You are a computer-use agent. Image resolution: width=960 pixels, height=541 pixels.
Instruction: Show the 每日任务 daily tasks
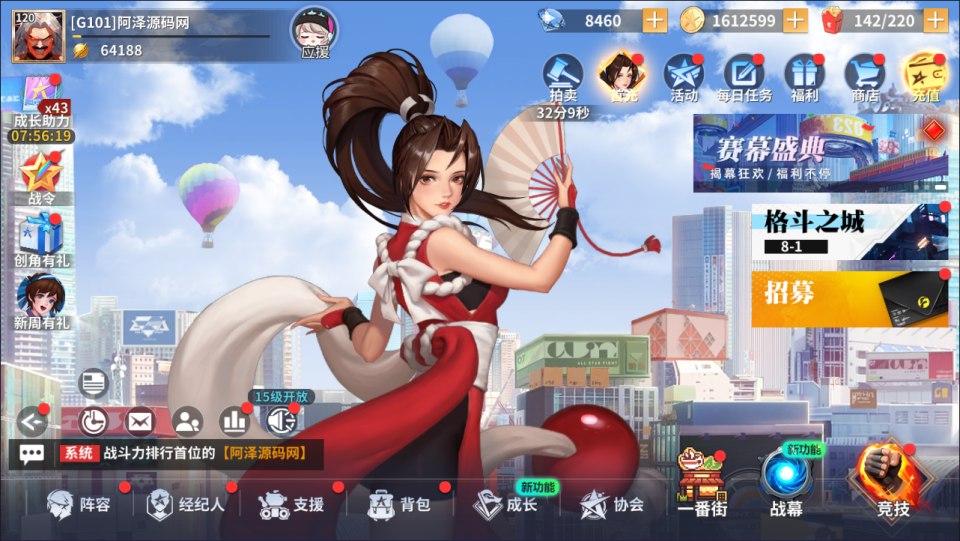743,78
